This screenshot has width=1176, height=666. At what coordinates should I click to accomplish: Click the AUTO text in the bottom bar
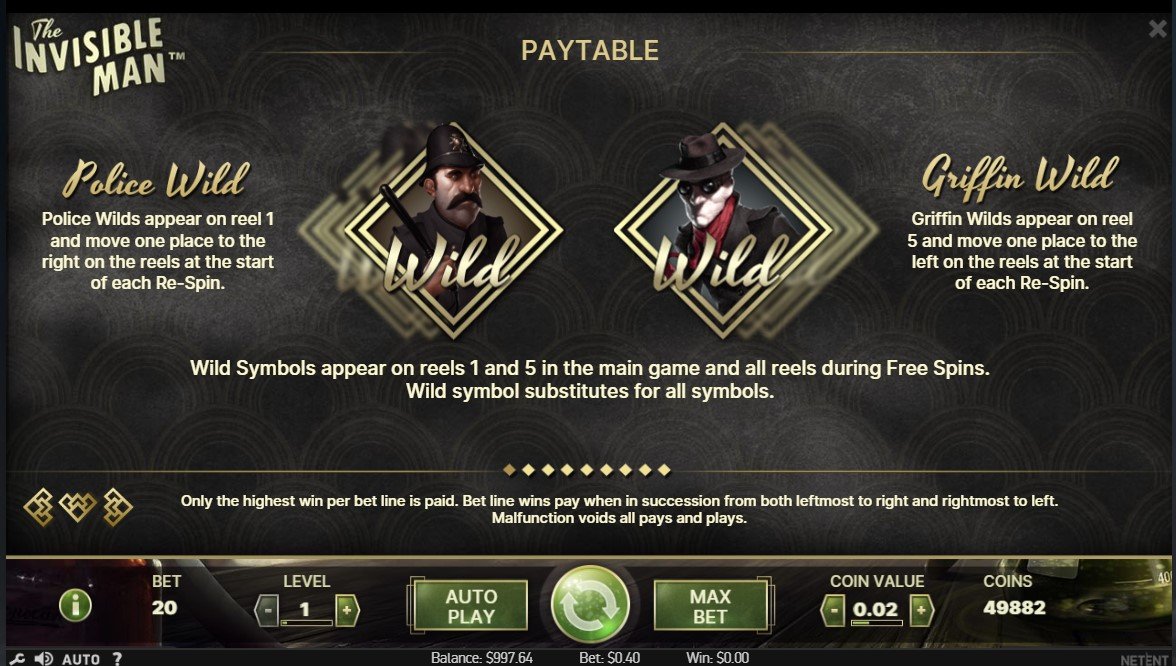[81, 659]
